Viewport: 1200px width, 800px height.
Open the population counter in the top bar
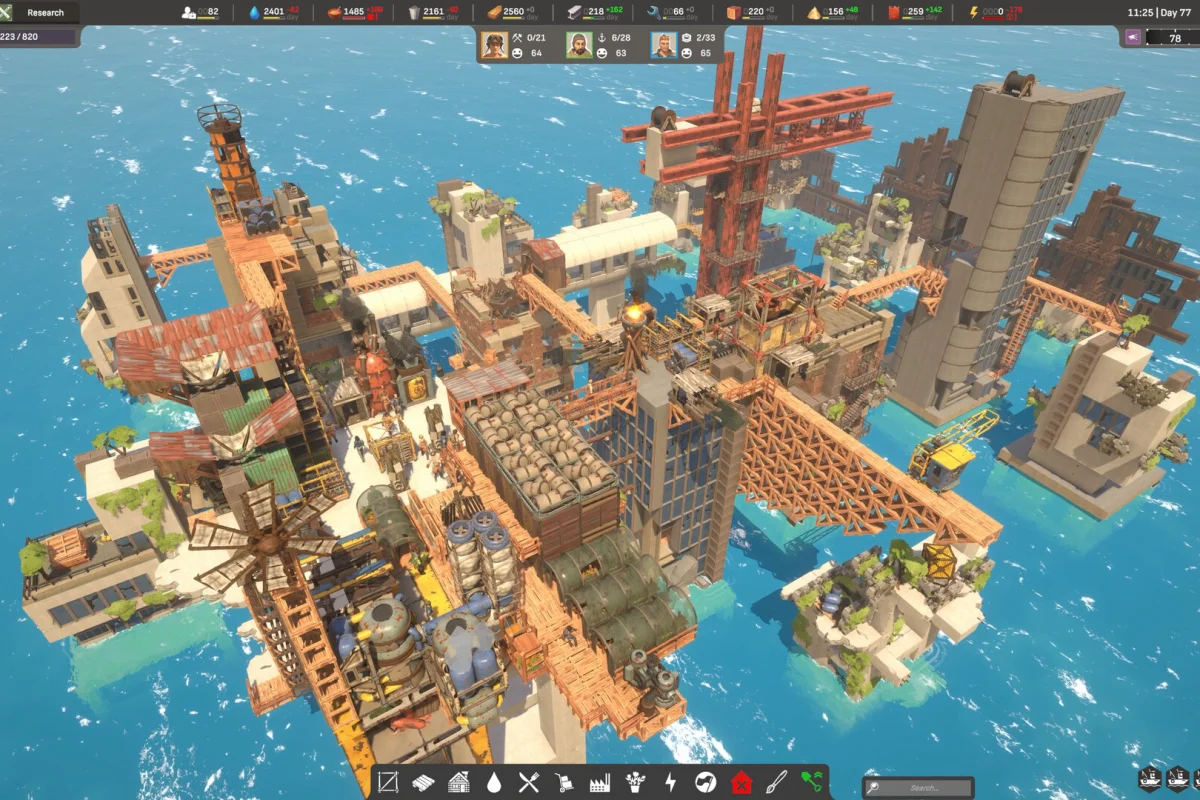coord(200,12)
